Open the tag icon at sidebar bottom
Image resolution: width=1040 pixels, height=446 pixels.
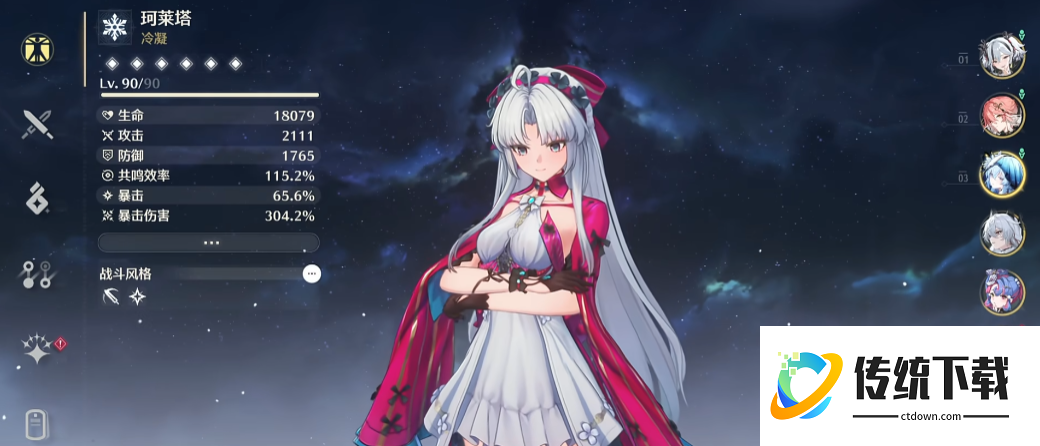click(x=38, y=425)
